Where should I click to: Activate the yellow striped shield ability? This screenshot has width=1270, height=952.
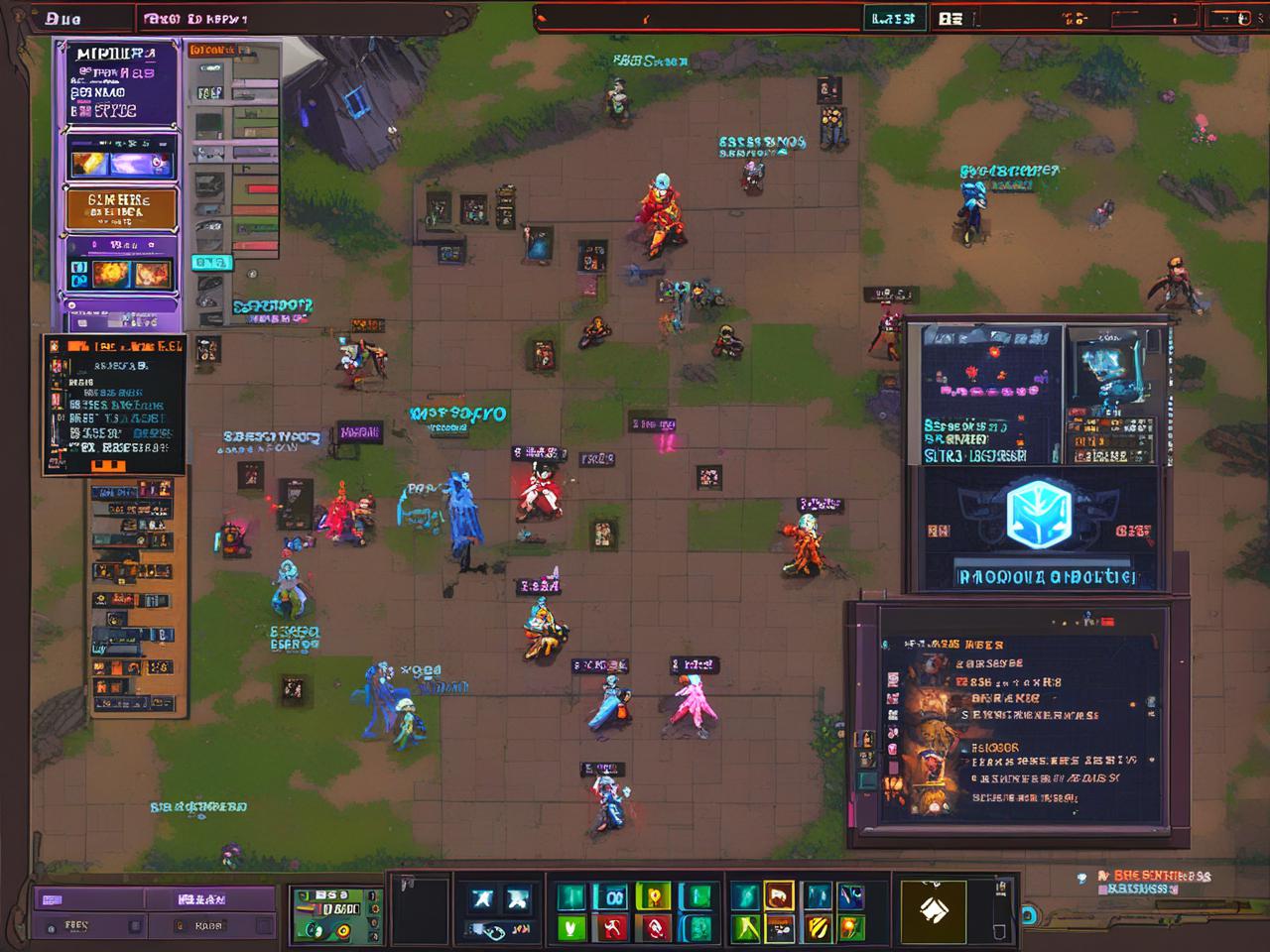click(818, 928)
